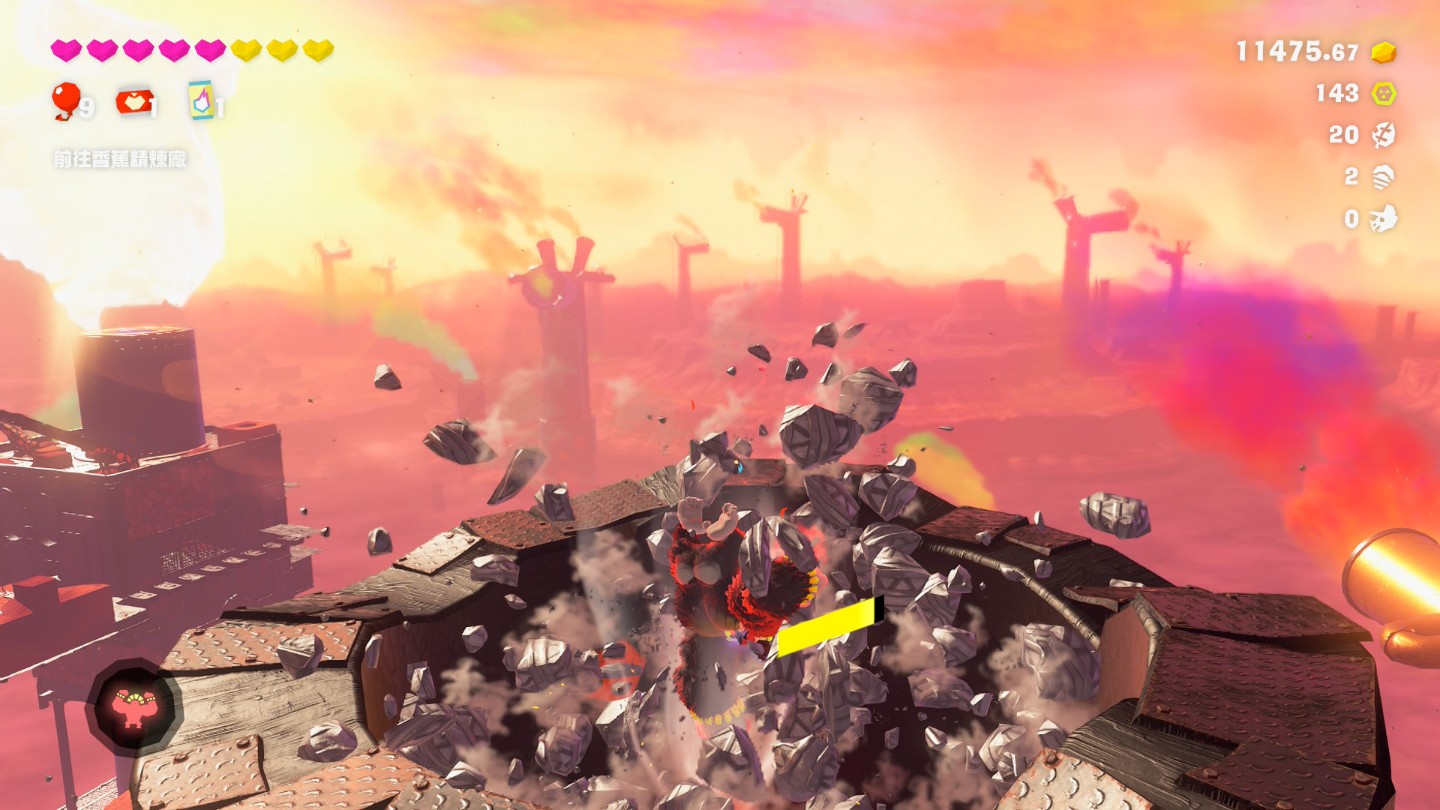Image resolution: width=1440 pixels, height=810 pixels.
Task: Use the red heart juice item
Action: [135, 101]
